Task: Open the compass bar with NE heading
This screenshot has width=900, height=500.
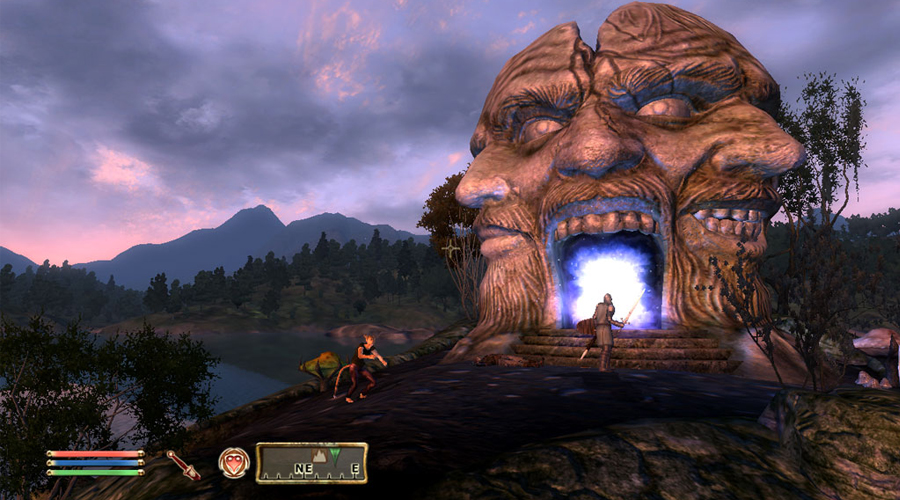Action: click(311, 463)
